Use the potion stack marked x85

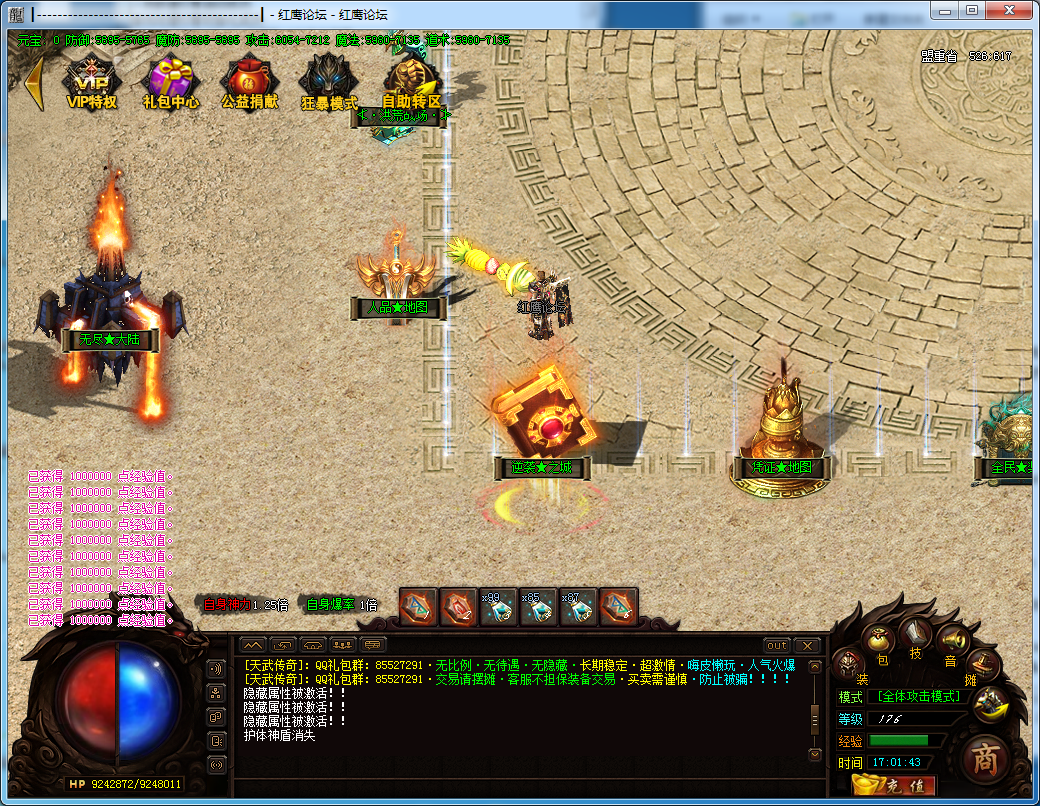tap(538, 607)
